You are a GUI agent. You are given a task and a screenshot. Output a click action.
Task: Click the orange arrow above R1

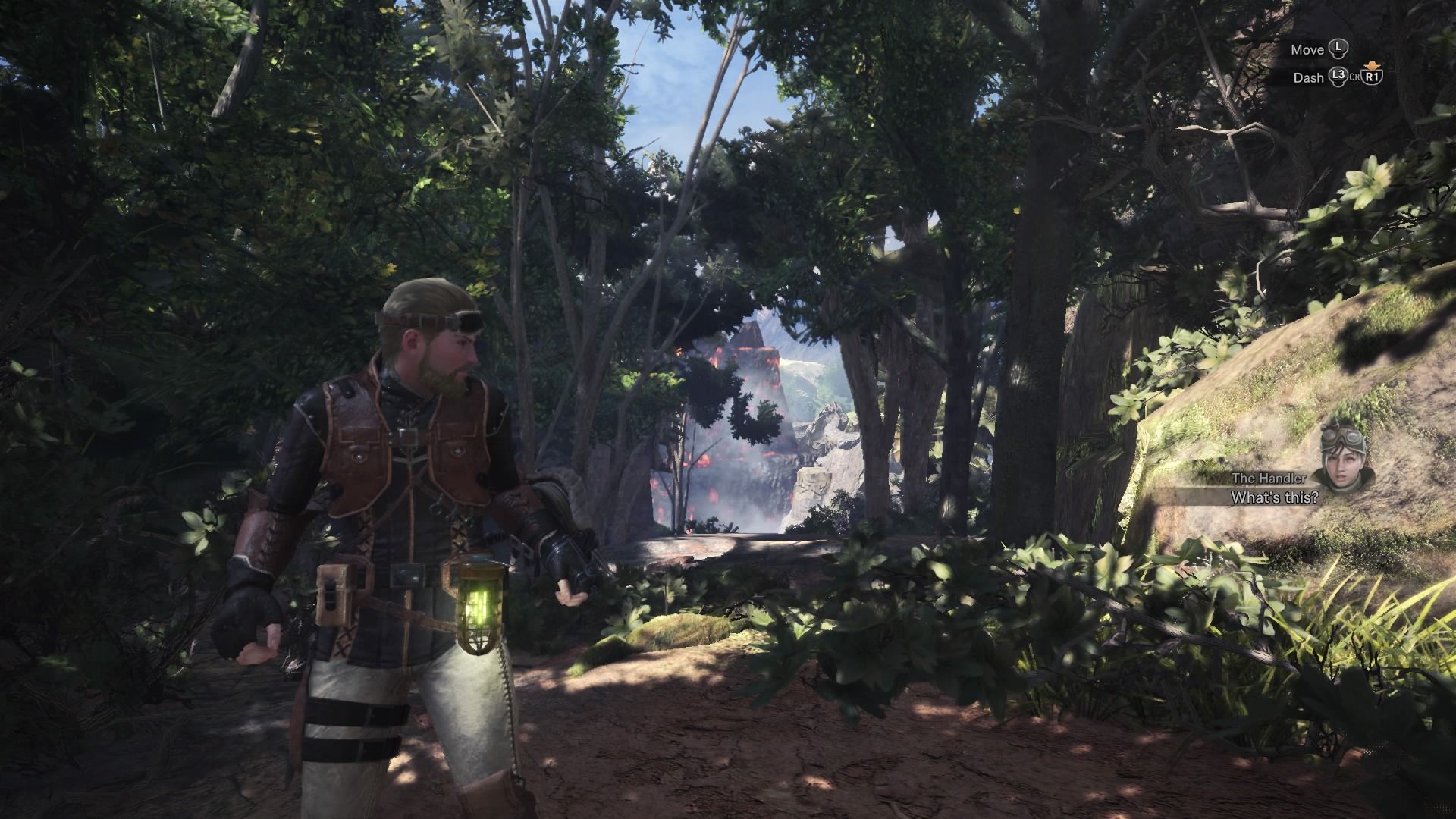coord(1373,65)
